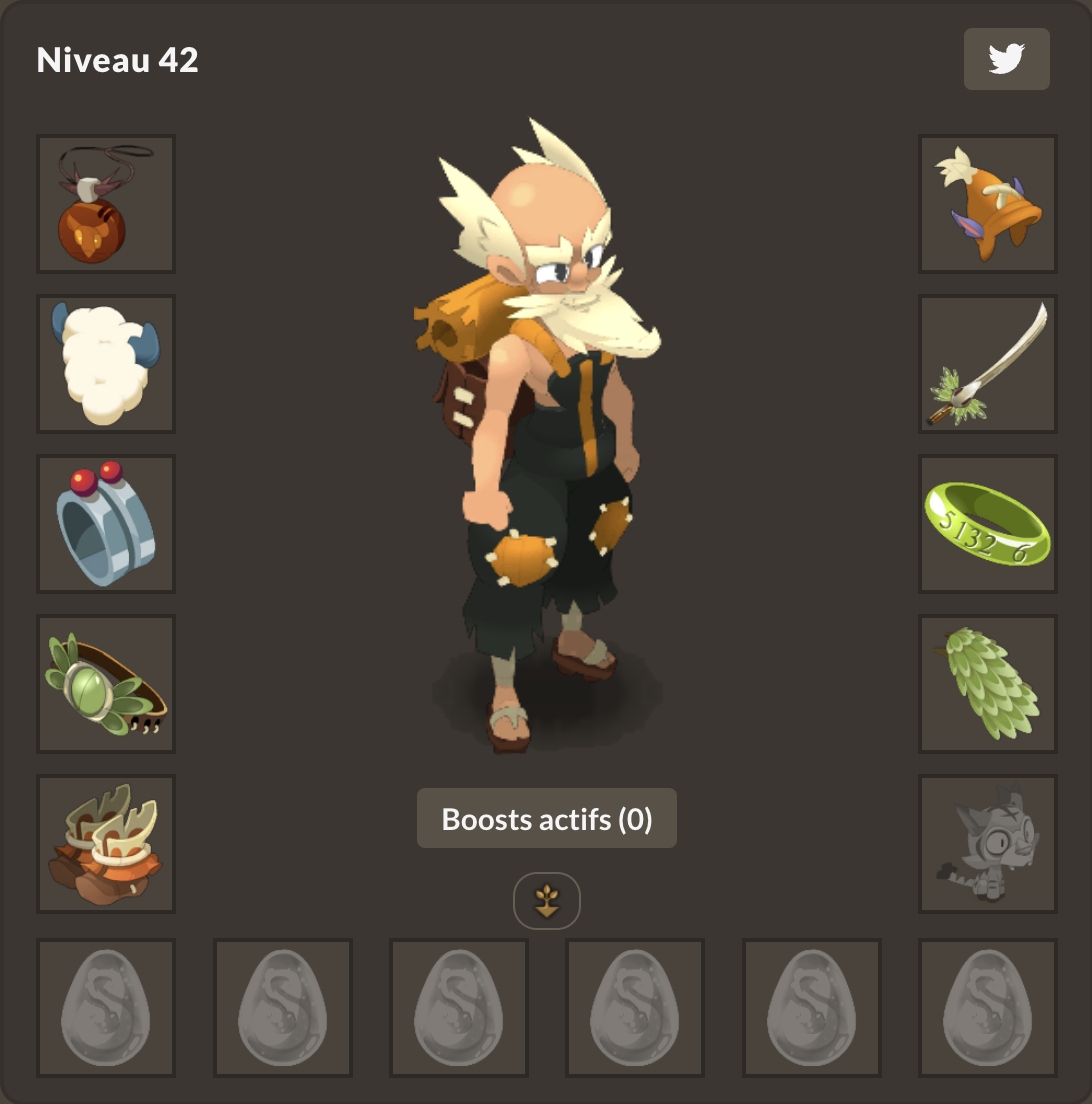The width and height of the screenshot is (1092, 1104).
Task: Choose the green engraved ring slot
Action: click(x=987, y=524)
